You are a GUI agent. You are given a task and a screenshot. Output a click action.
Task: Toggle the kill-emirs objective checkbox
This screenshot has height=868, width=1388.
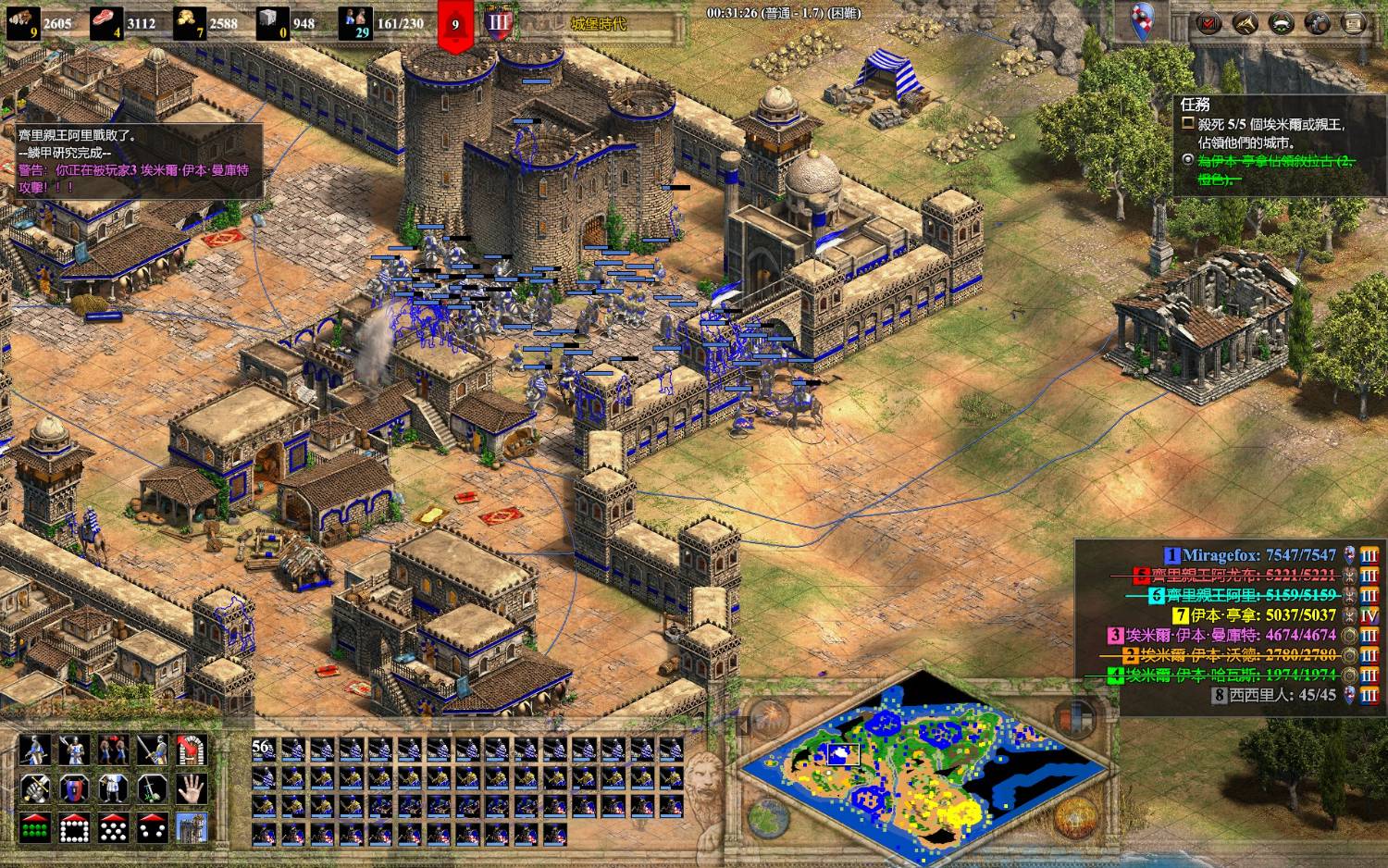pos(1188,123)
